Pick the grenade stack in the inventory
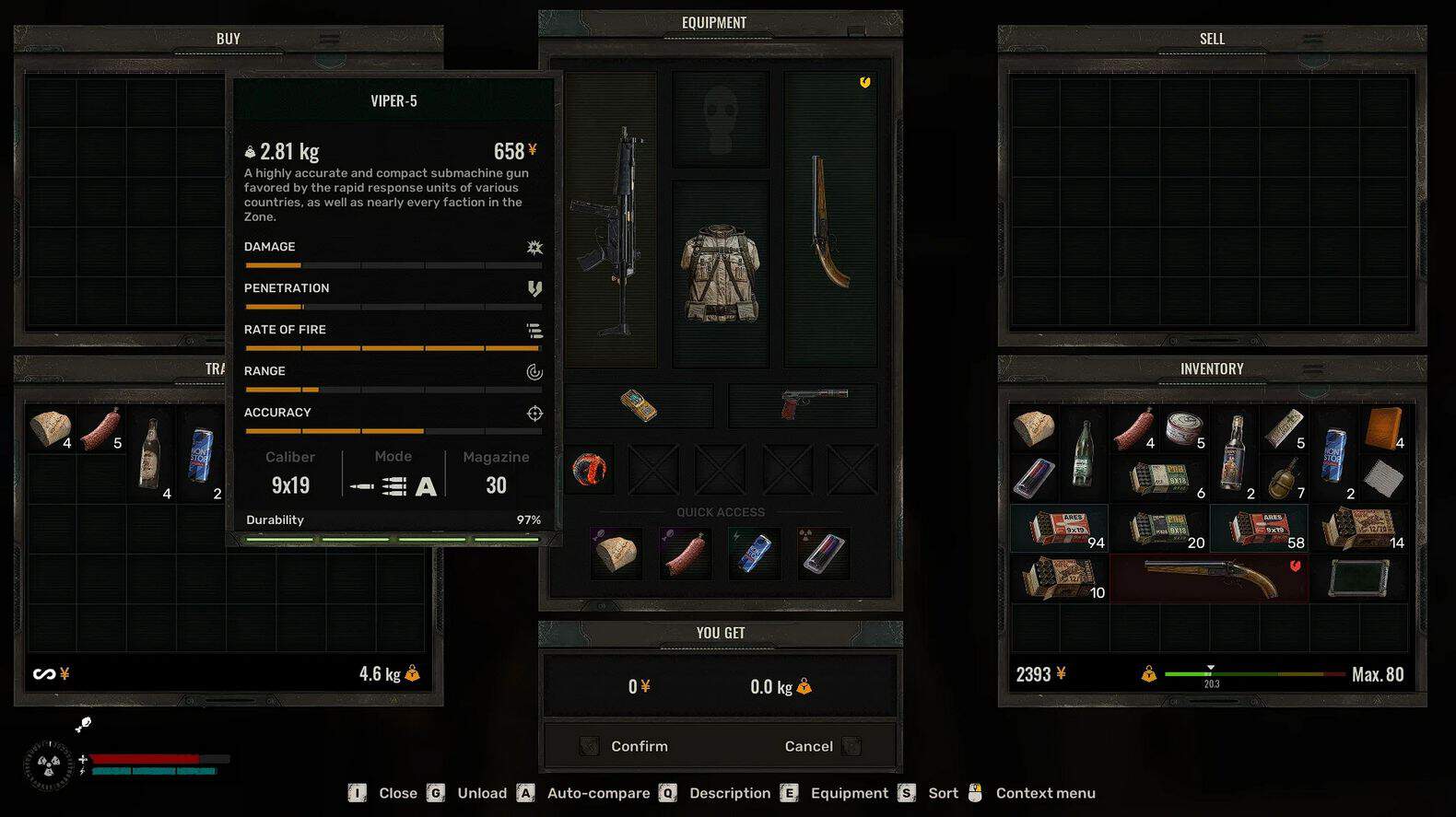 click(1285, 479)
